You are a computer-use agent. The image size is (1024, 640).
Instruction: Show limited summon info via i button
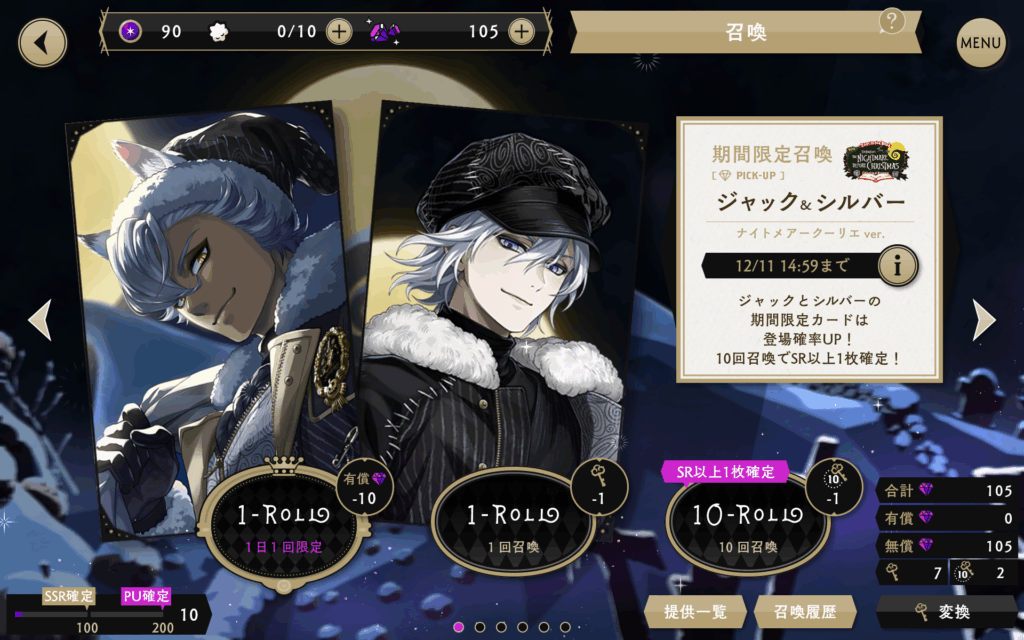pyautogui.click(x=898, y=266)
